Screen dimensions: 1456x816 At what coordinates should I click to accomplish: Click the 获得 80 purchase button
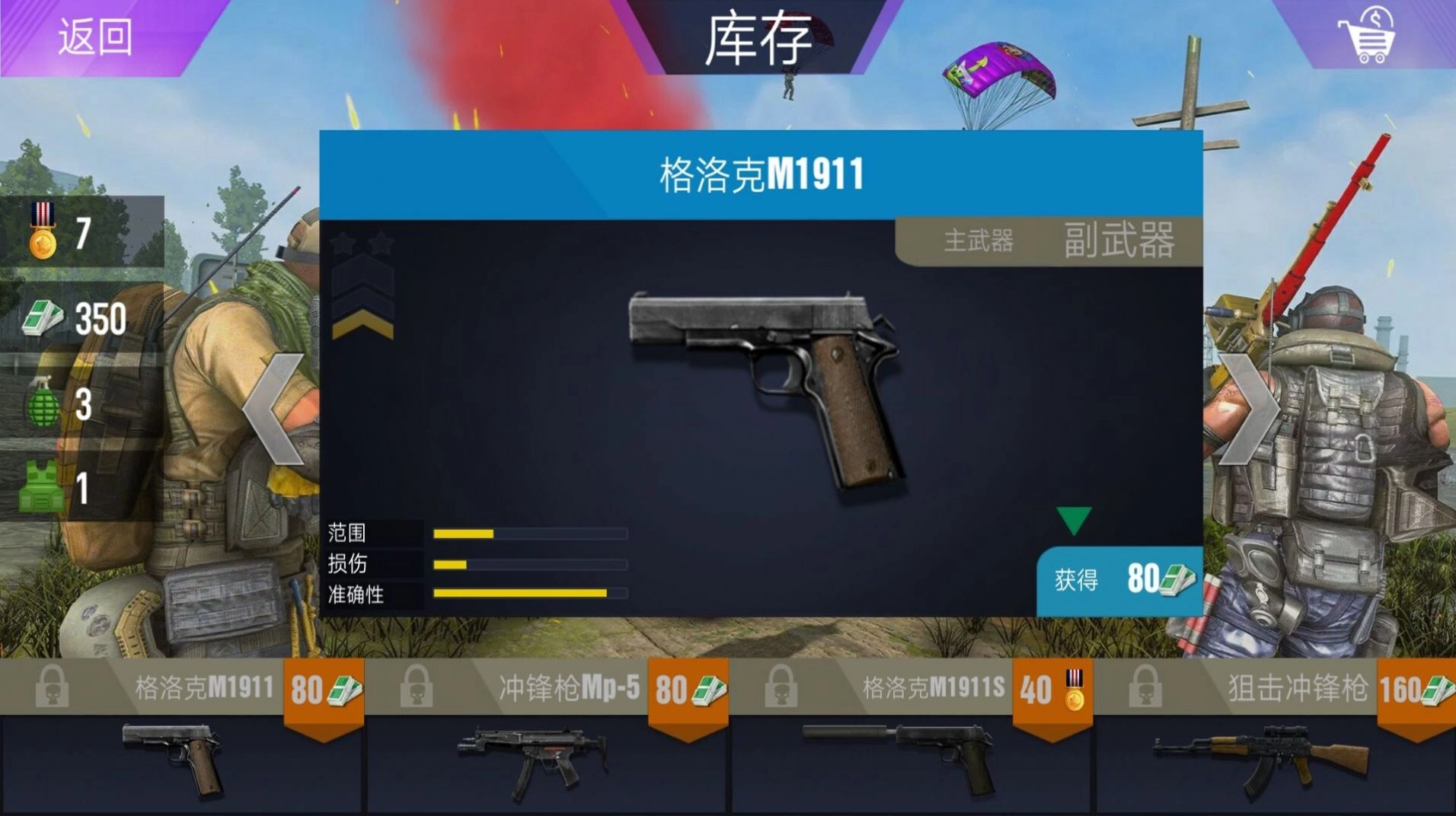(1118, 580)
